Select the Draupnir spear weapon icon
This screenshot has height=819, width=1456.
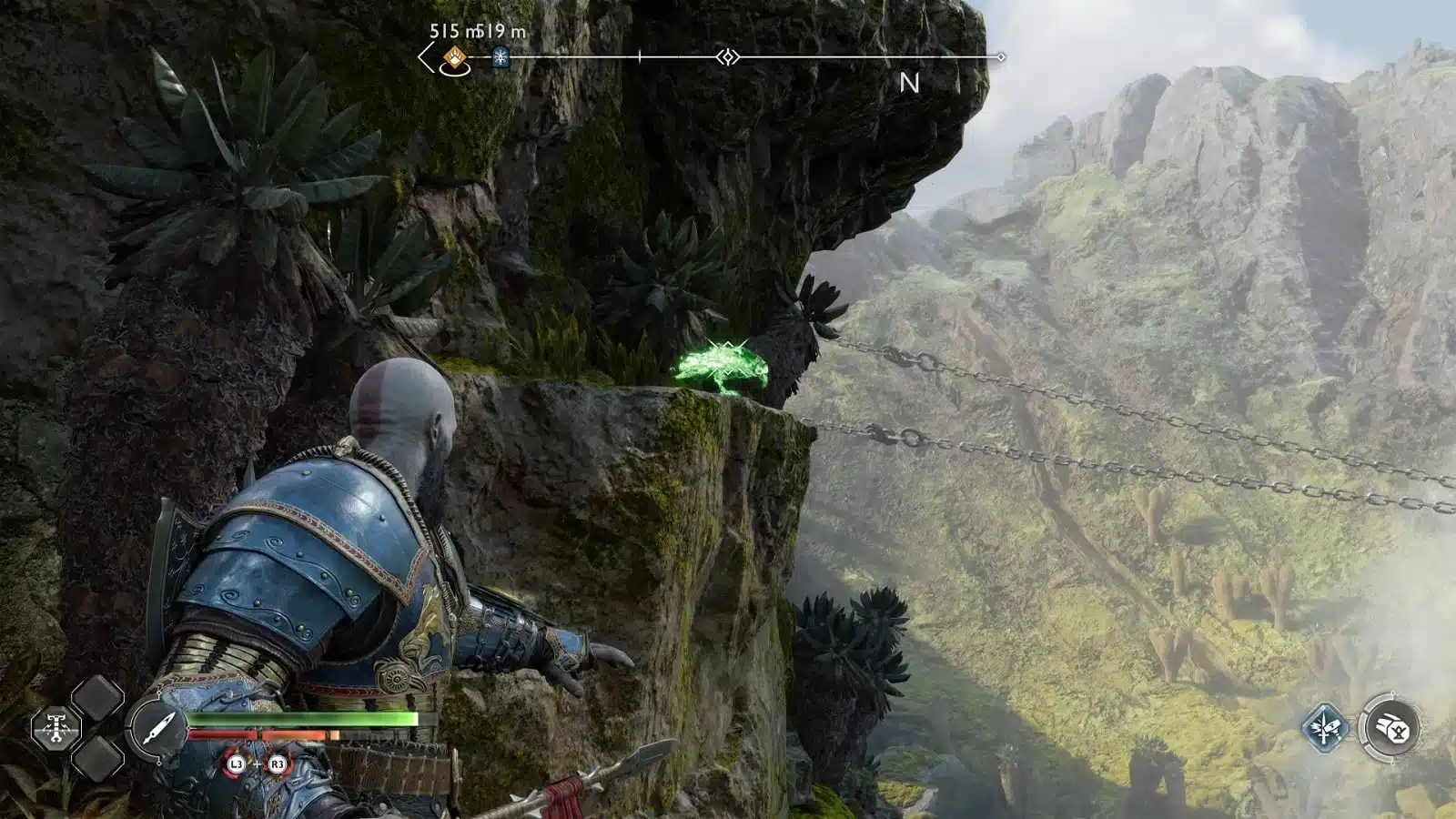pyautogui.click(x=157, y=728)
